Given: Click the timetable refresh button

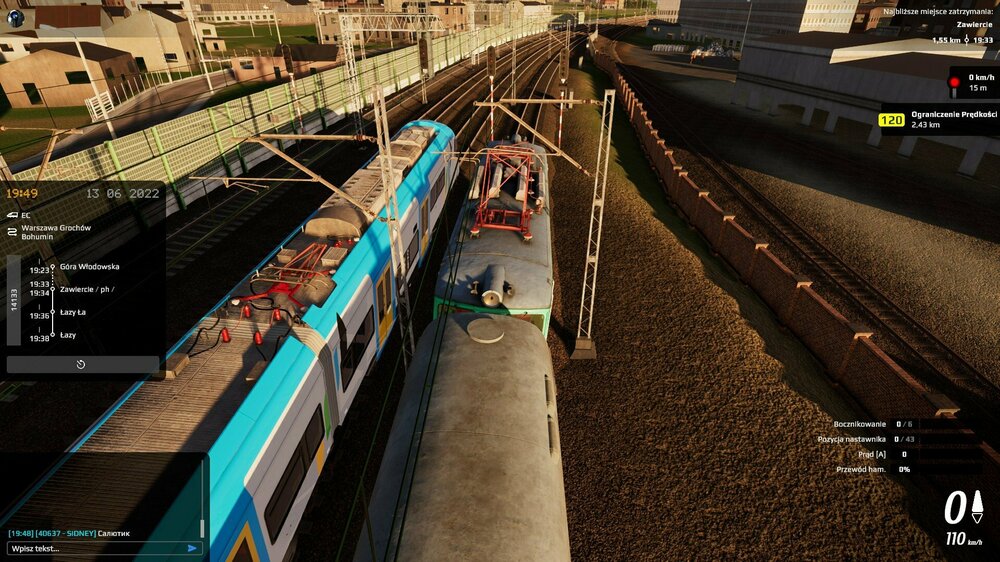Looking at the screenshot, I should [x=82, y=364].
